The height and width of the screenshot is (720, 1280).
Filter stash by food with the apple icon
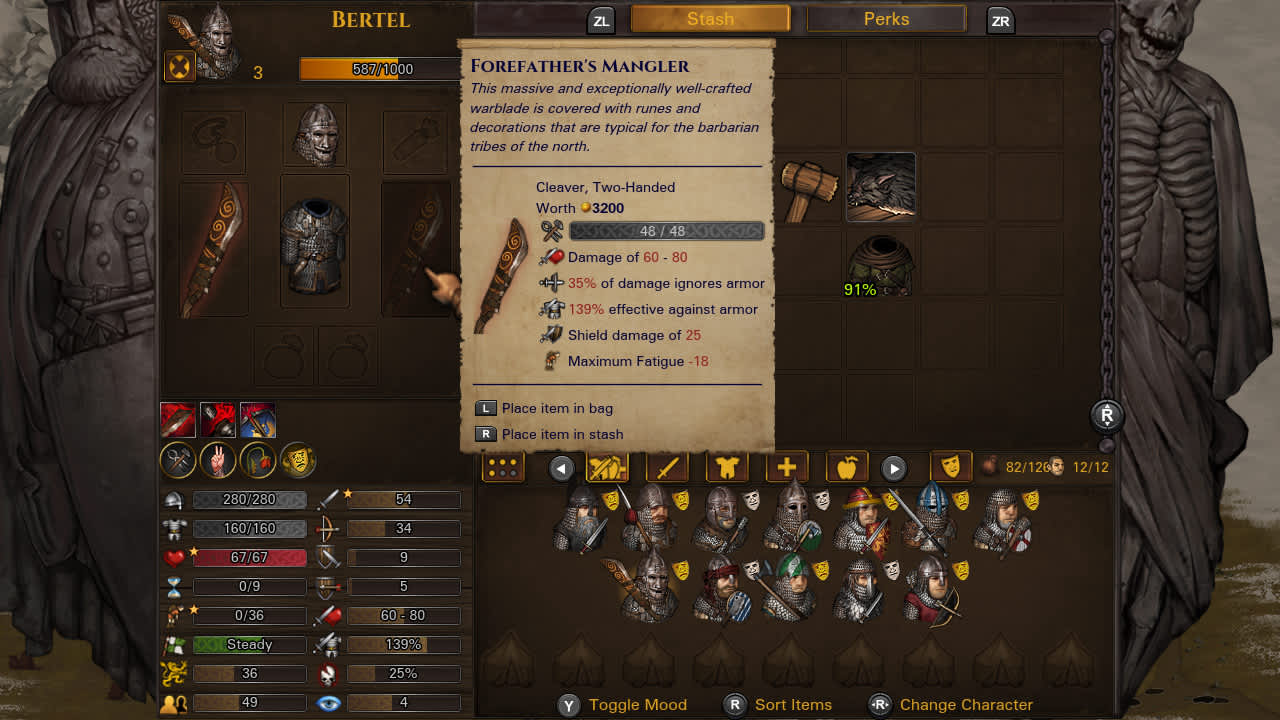point(847,467)
